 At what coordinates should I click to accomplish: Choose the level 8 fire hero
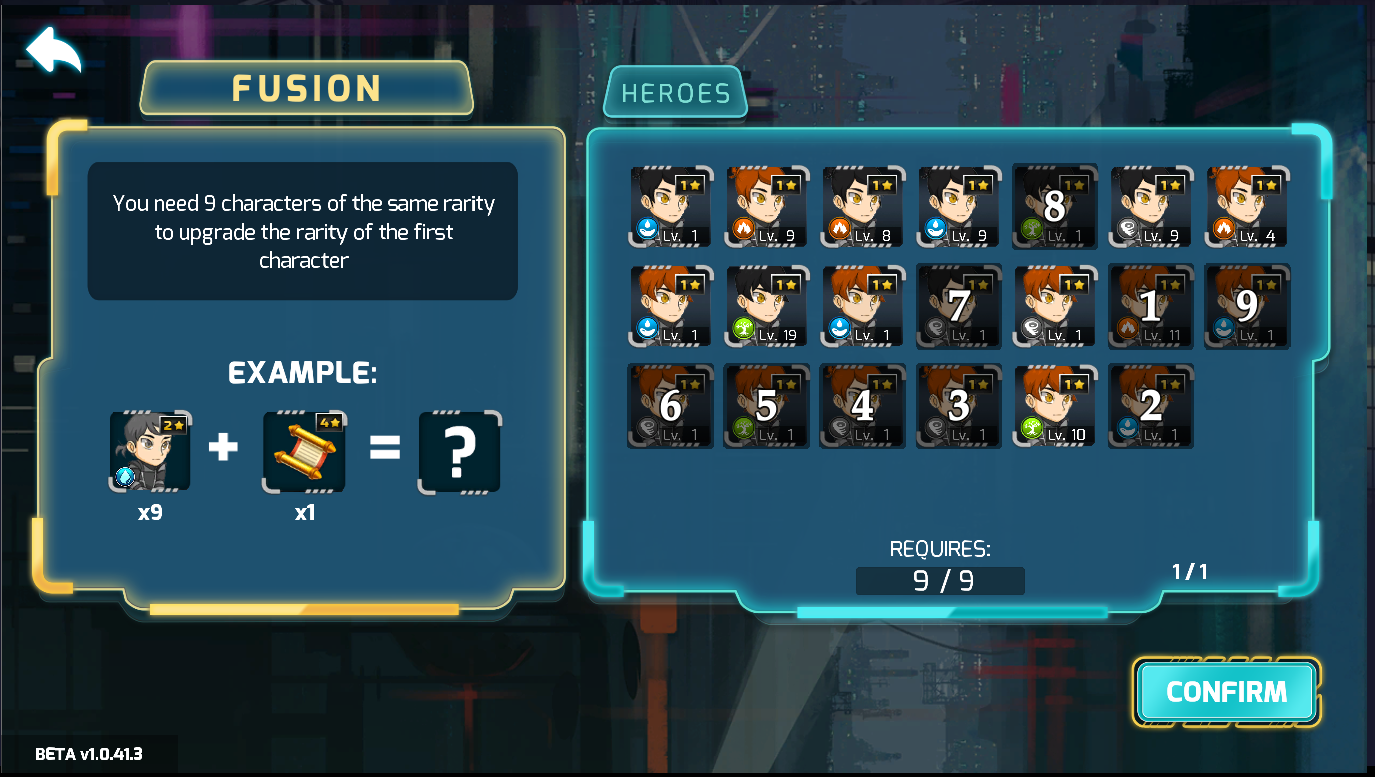coord(862,206)
